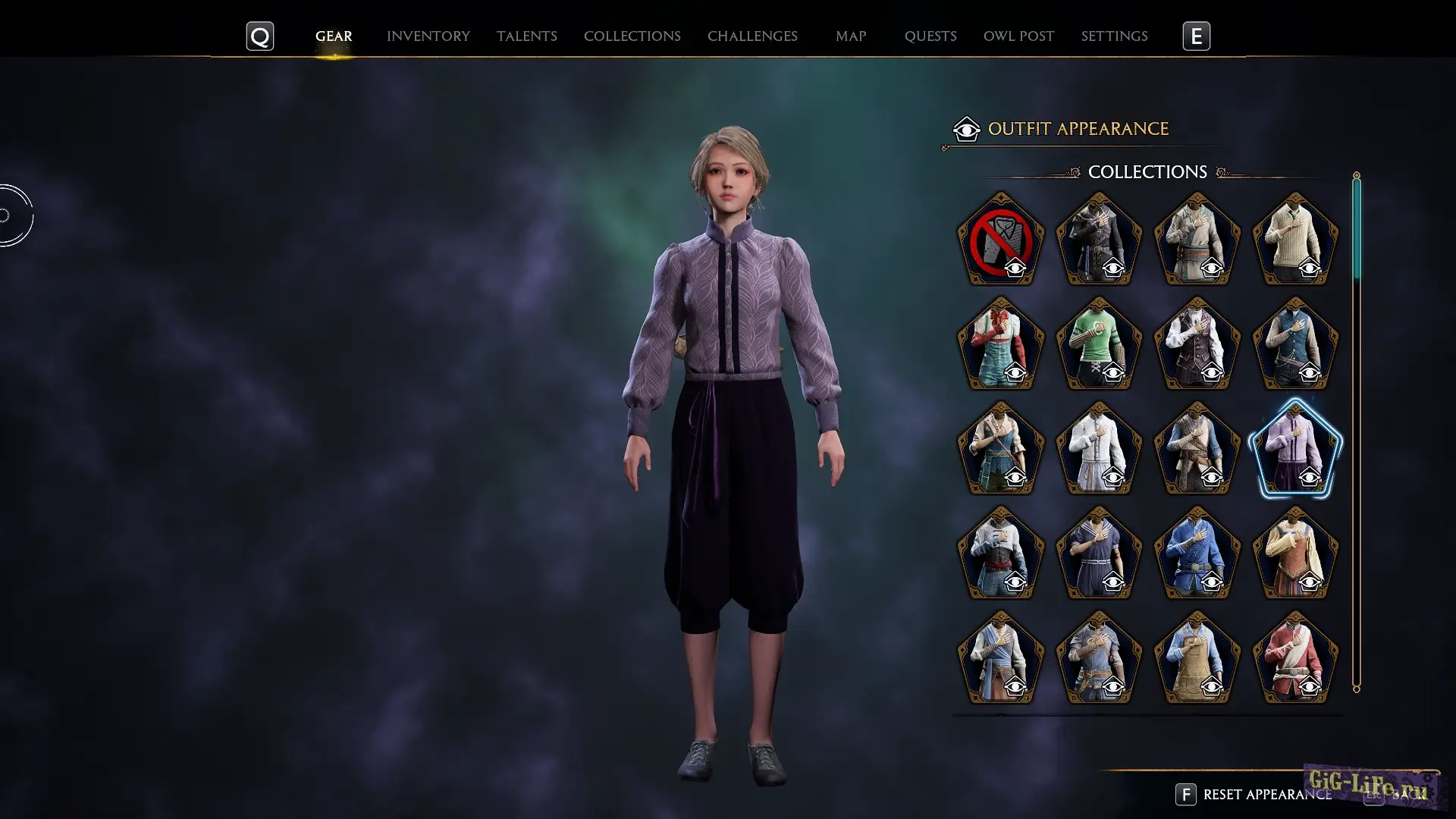Select the Gear tab
The height and width of the screenshot is (819, 1456).
[x=333, y=36]
